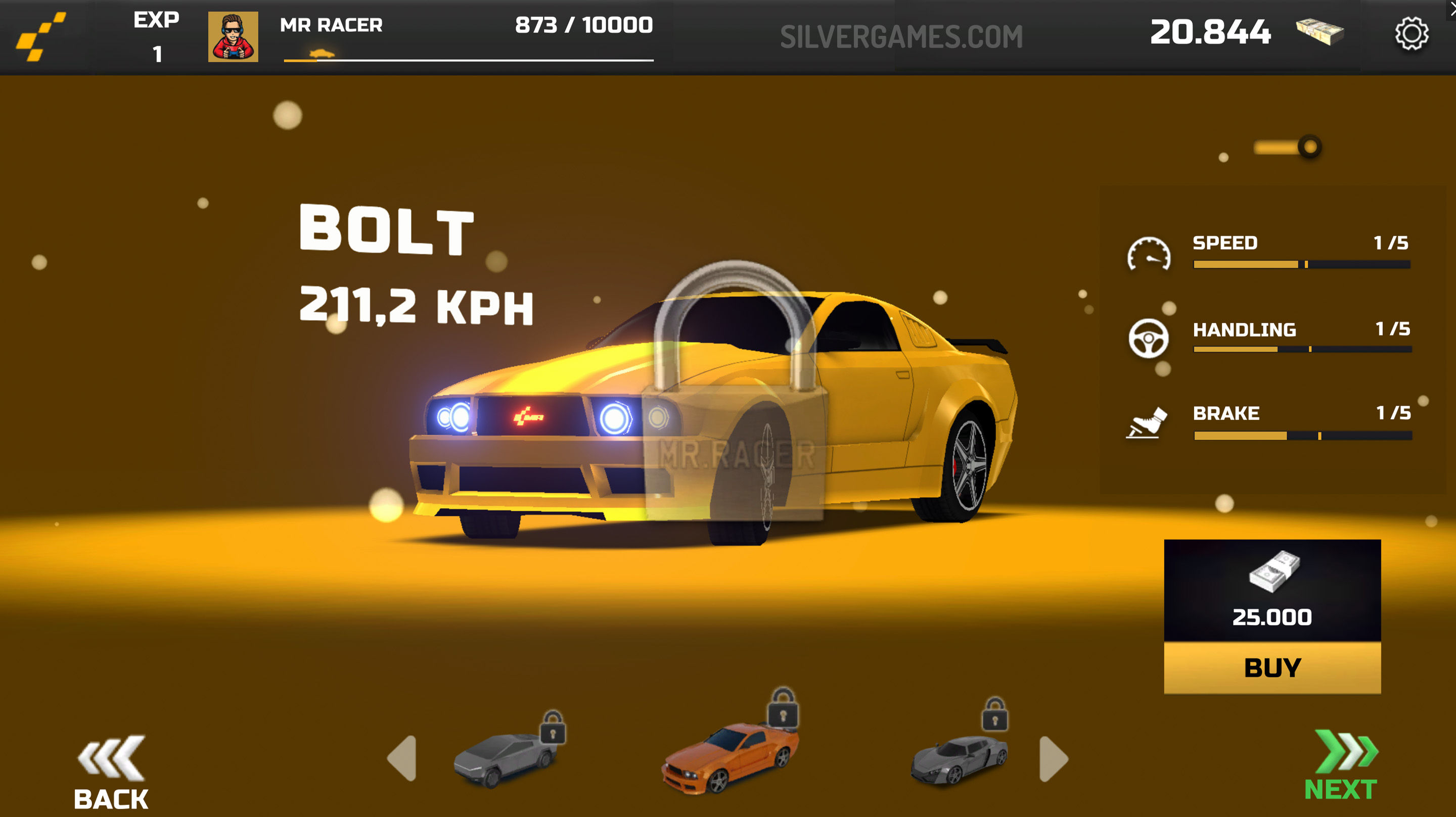This screenshot has width=1456, height=817.
Task: Click the orange slider knob above the stats
Action: 1309,147
